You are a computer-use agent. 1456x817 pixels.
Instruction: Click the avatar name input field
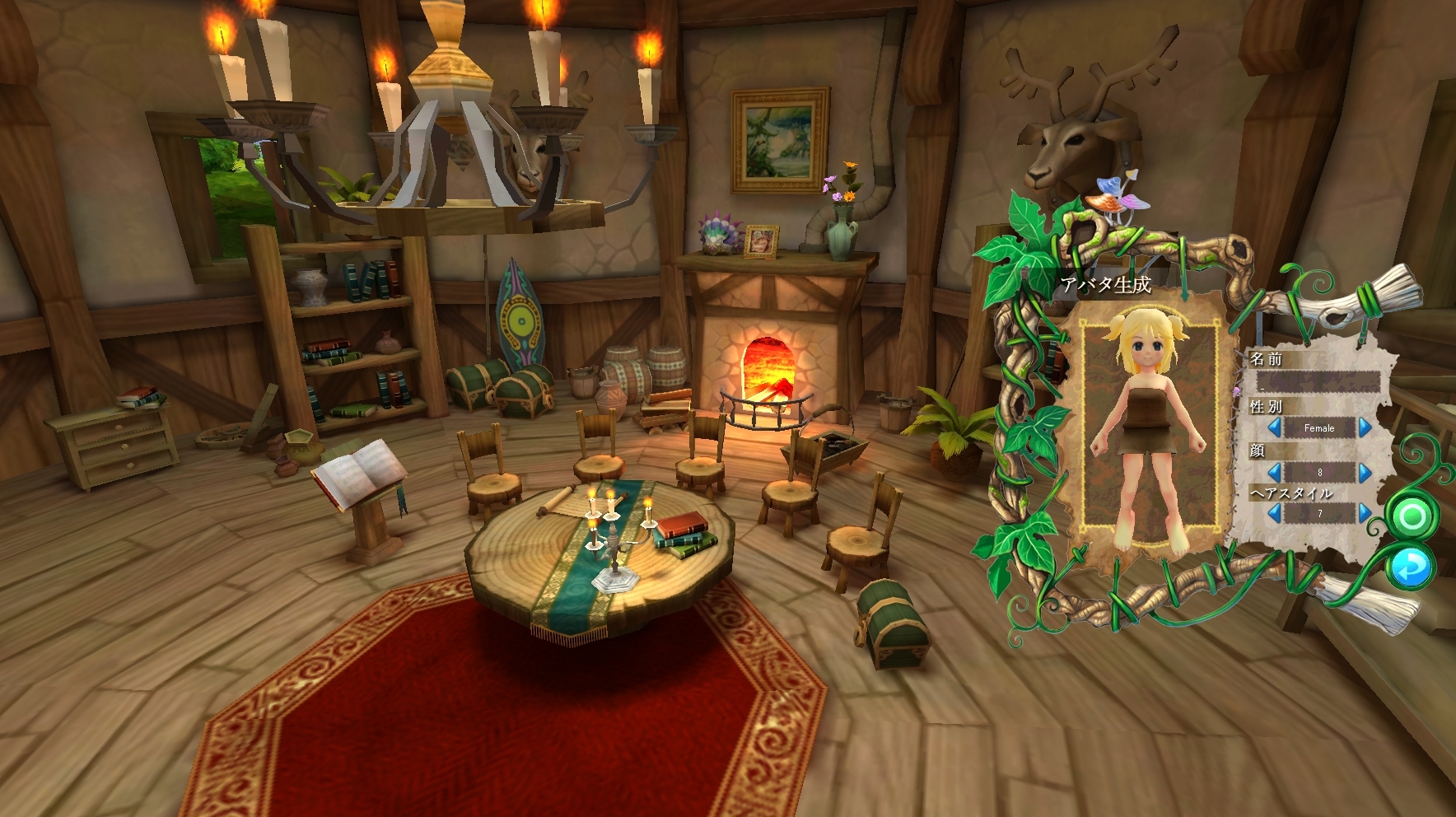point(1318,382)
